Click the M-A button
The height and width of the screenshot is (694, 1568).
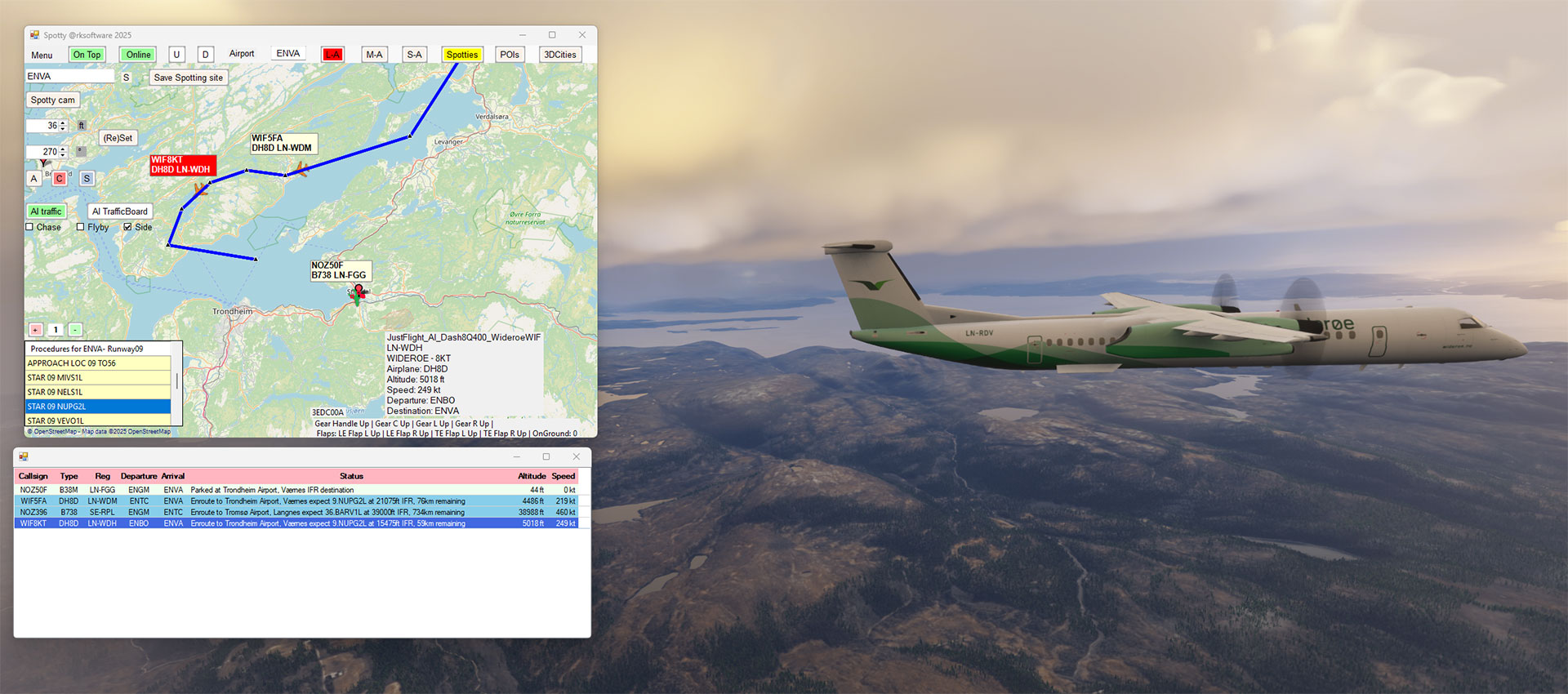tap(374, 55)
